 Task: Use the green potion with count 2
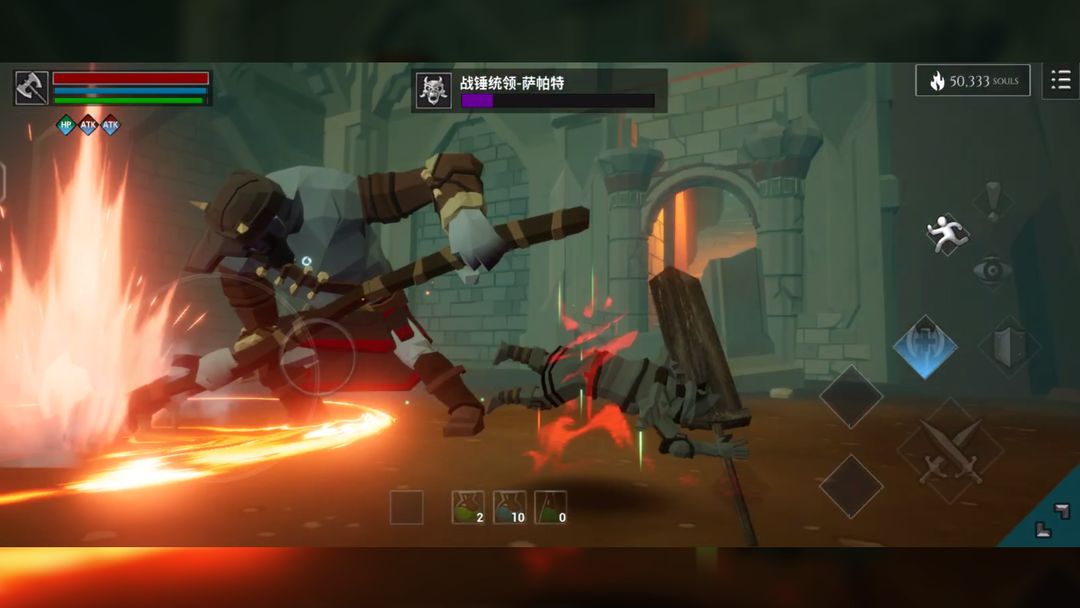coord(467,507)
